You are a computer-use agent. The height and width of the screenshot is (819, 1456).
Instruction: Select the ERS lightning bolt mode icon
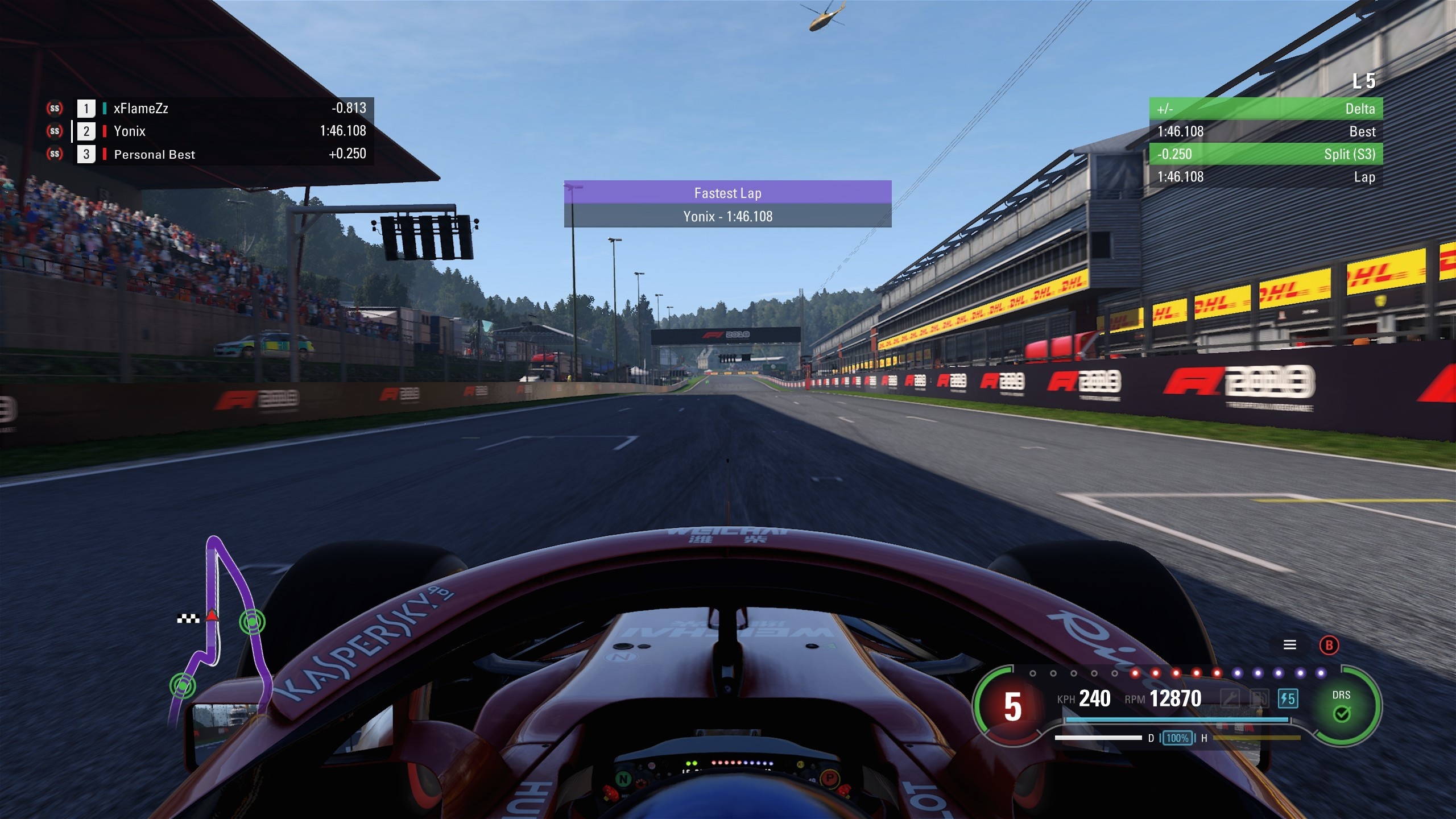pos(1288,699)
